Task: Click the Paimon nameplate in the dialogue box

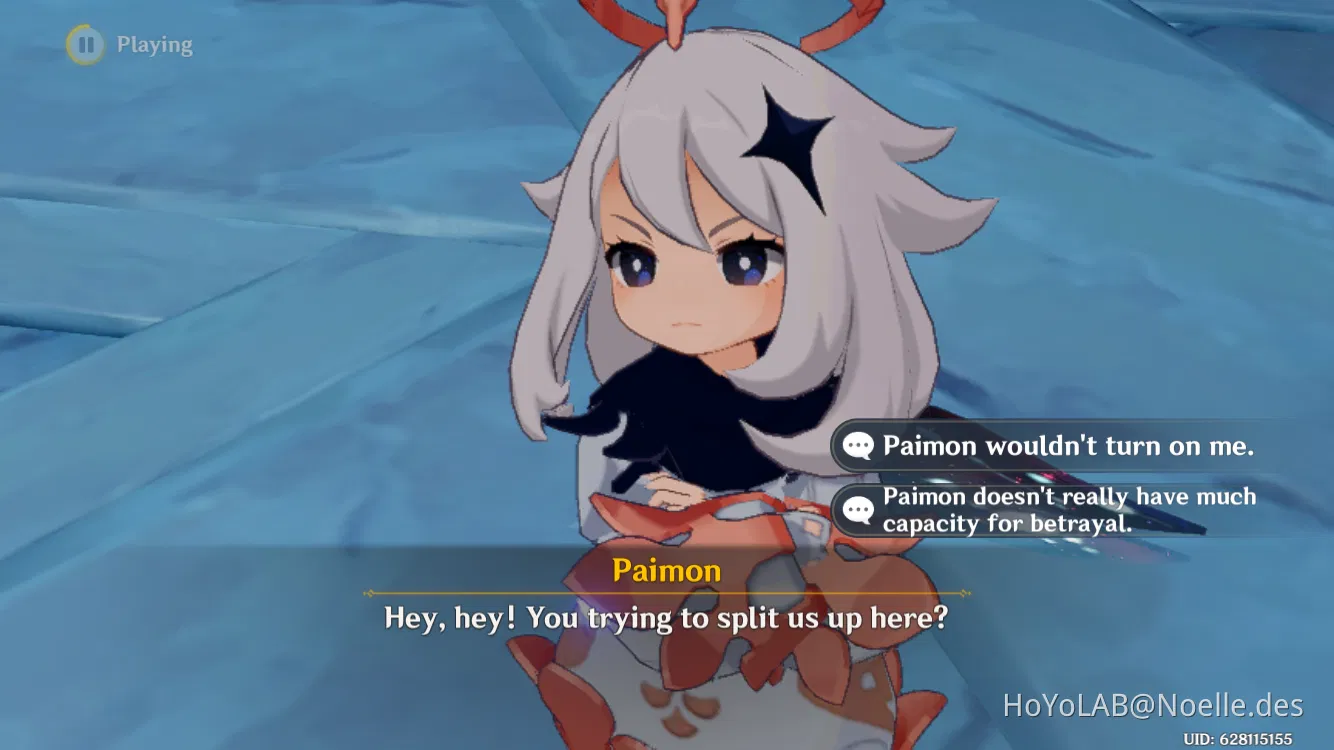Action: pyautogui.click(x=668, y=570)
